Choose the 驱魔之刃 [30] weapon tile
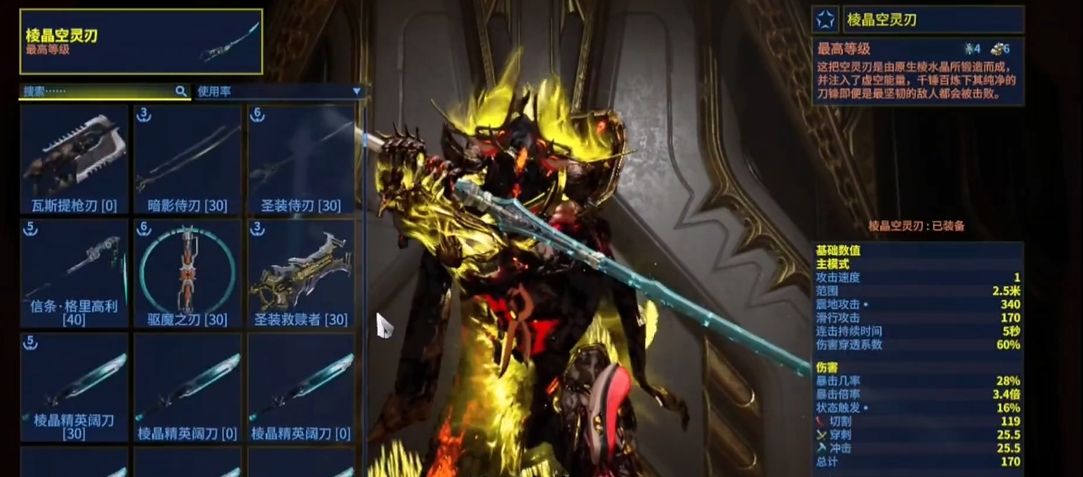1083x477 pixels. coord(188,273)
